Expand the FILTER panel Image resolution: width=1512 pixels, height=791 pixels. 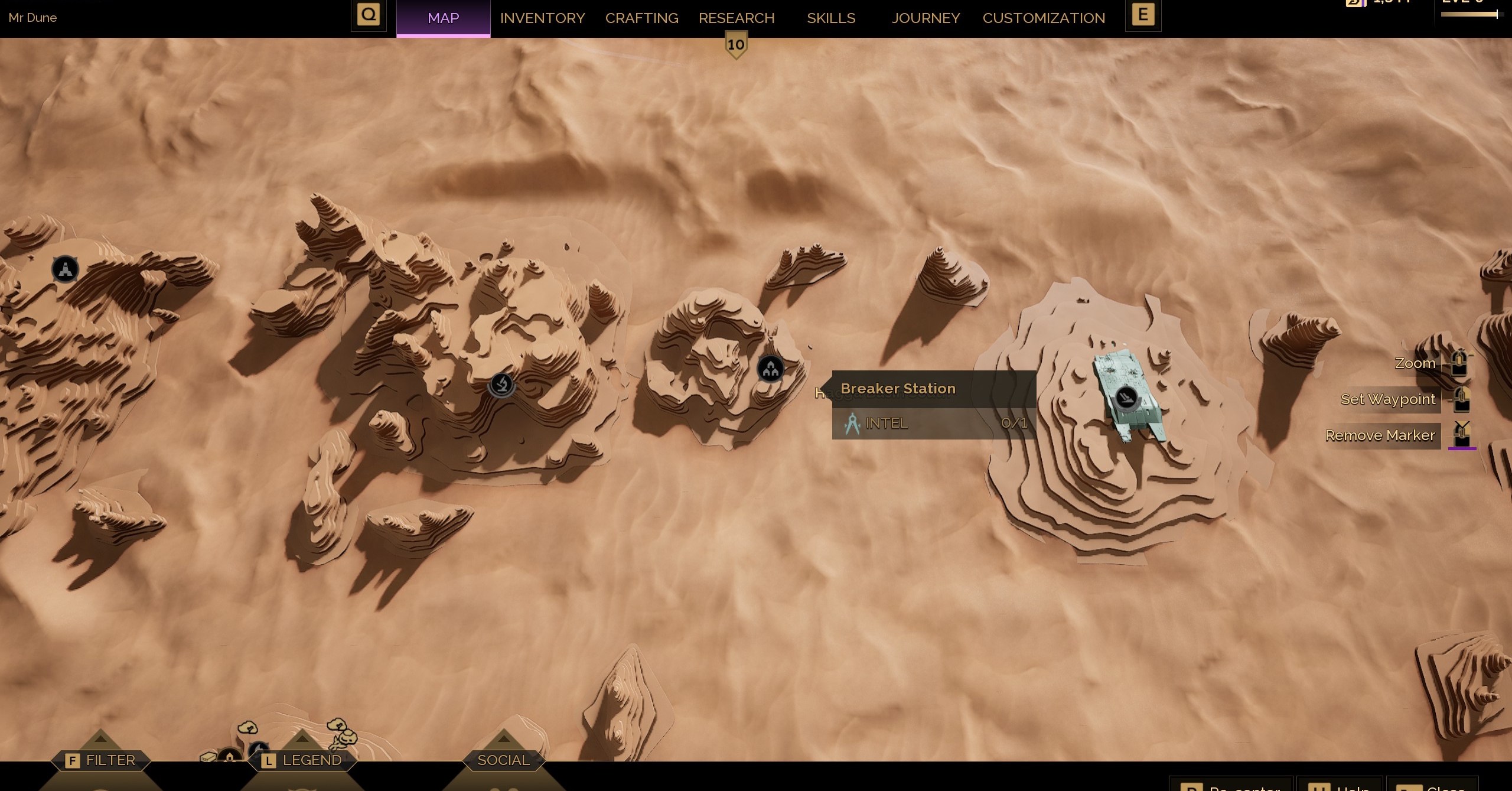click(x=100, y=760)
